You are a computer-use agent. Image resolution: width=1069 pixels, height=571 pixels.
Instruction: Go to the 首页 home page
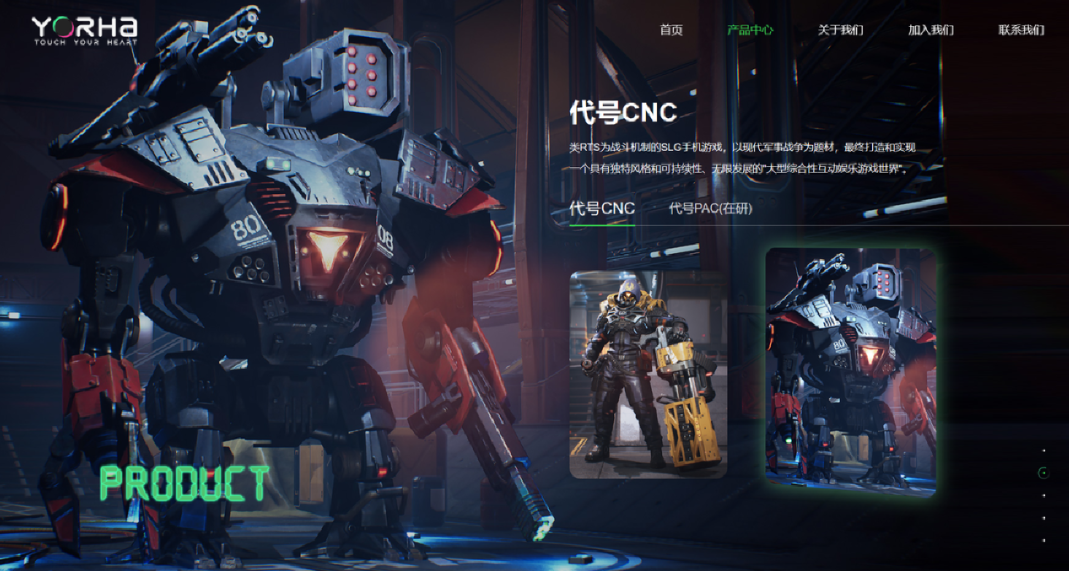pos(671,30)
